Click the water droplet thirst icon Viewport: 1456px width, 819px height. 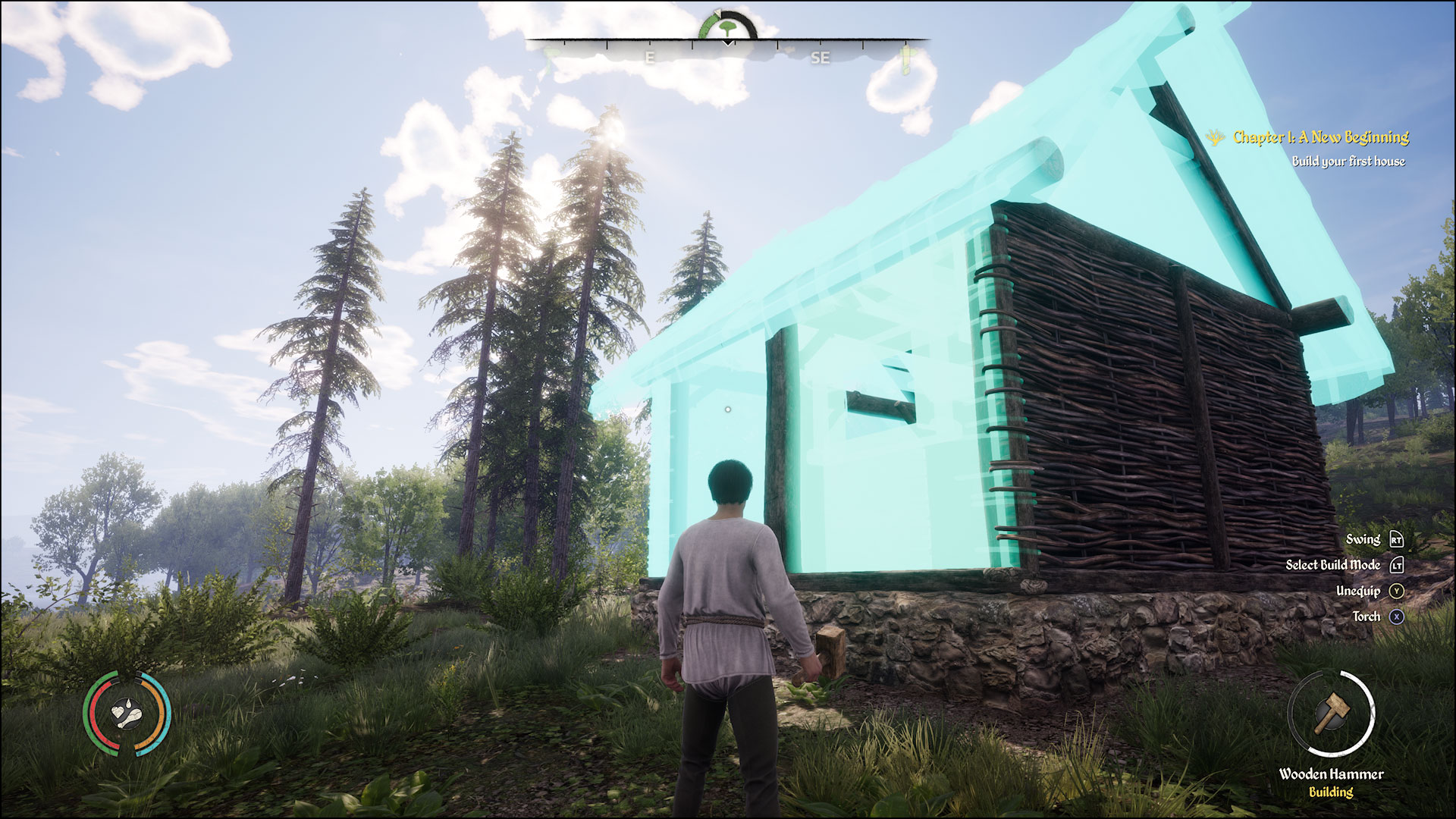(x=129, y=704)
